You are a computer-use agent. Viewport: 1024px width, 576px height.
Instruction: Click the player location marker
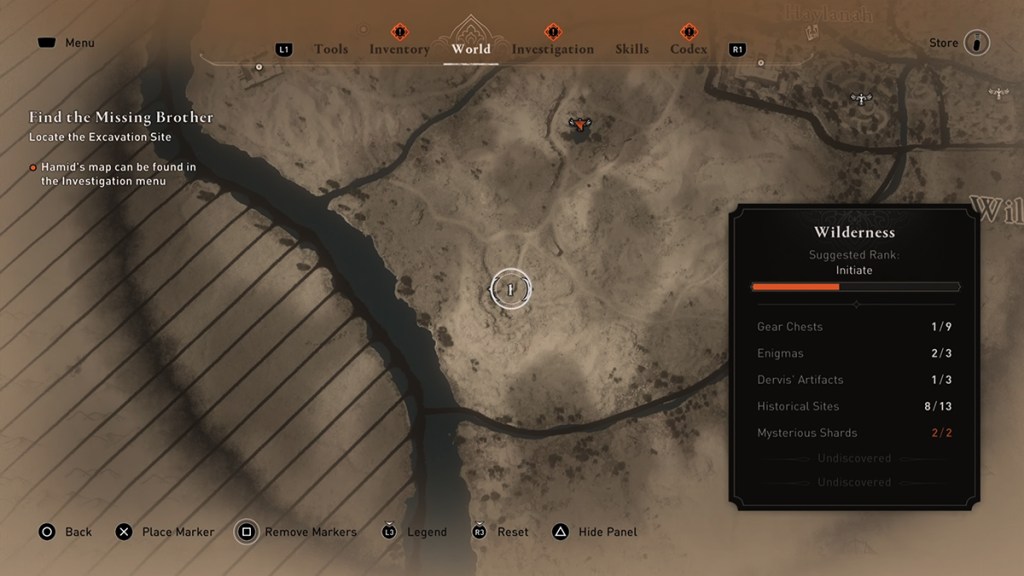(x=510, y=289)
